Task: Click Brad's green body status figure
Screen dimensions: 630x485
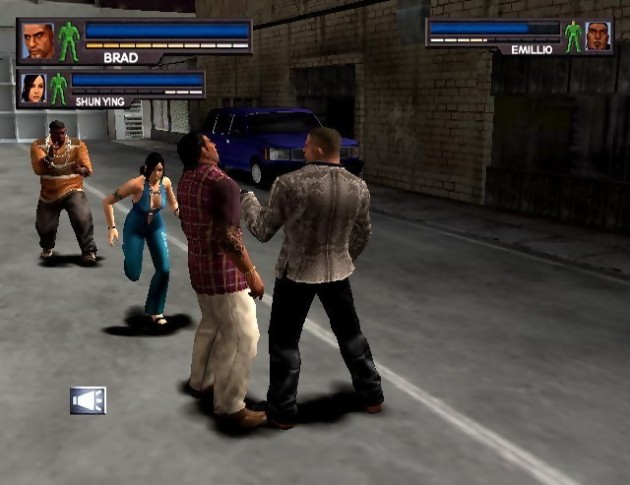Action: [68, 41]
